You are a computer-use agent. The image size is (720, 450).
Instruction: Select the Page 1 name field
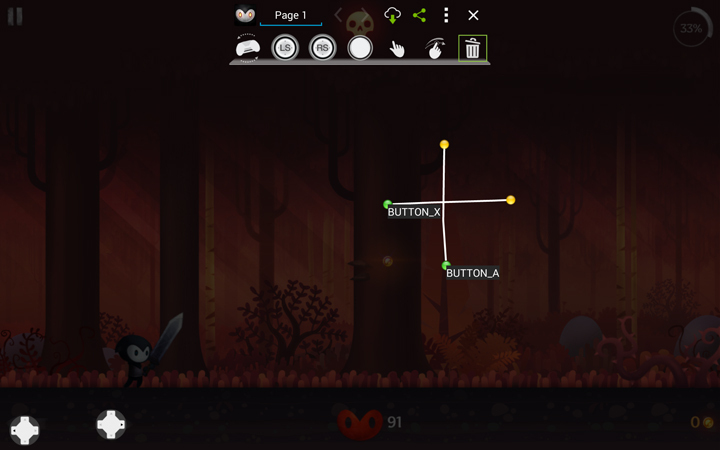pos(291,16)
